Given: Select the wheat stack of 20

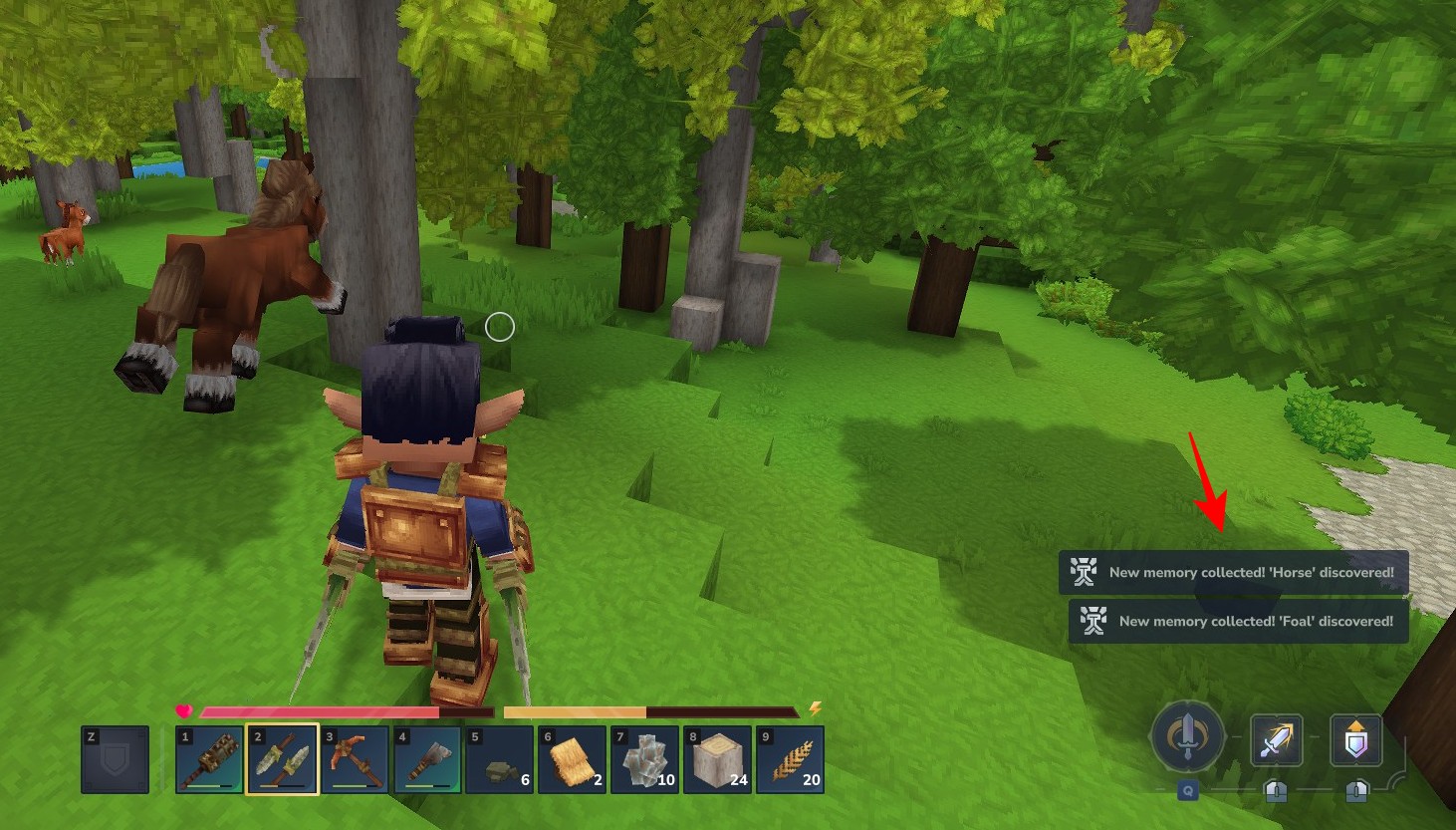Looking at the screenshot, I should click(791, 759).
